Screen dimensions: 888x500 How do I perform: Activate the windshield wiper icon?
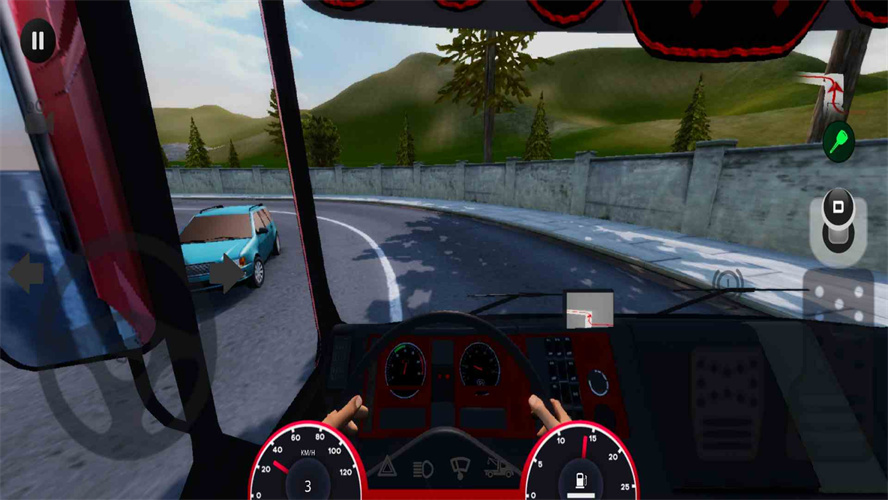pyautogui.click(x=460, y=466)
